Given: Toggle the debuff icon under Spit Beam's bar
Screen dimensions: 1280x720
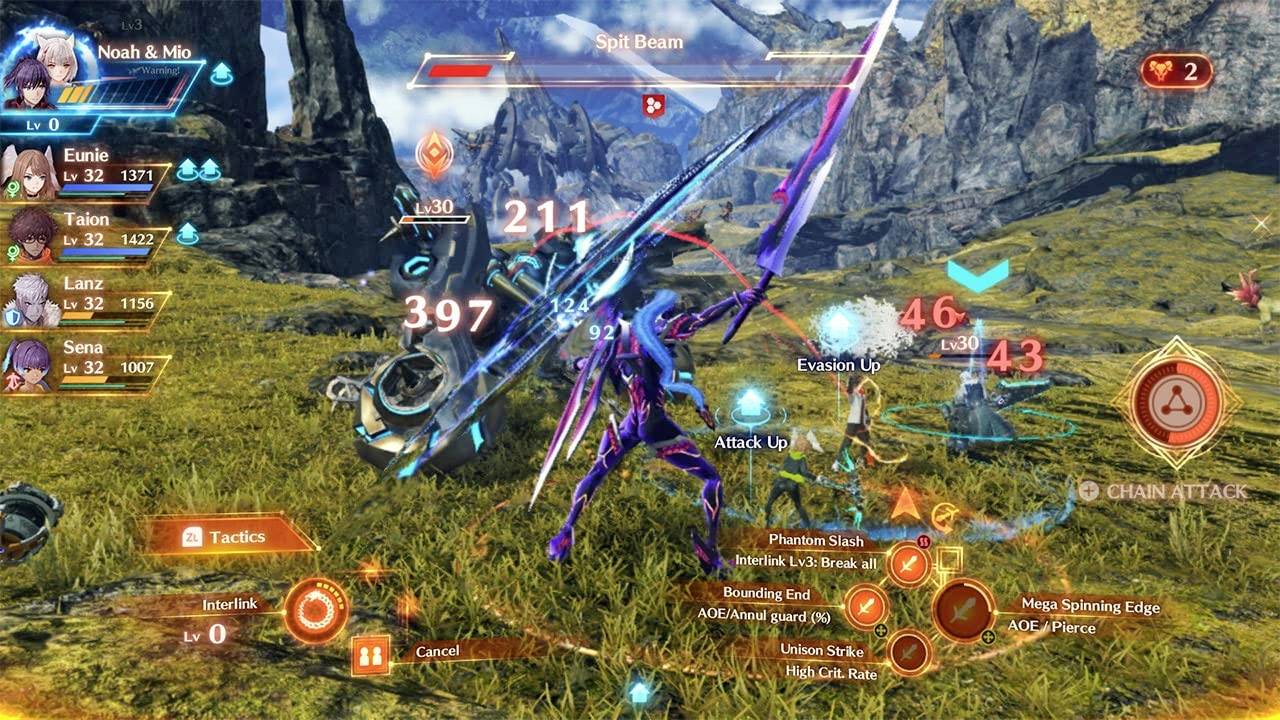Looking at the screenshot, I should 651,103.
